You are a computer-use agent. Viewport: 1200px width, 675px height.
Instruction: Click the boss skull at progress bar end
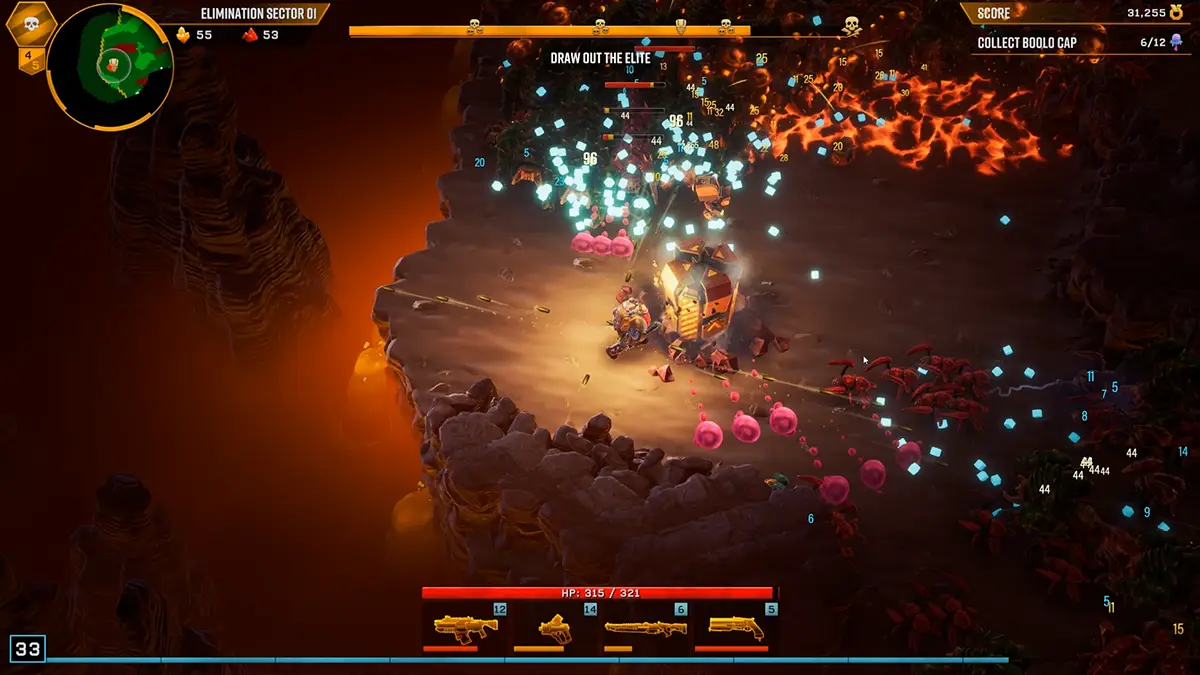coord(851,26)
